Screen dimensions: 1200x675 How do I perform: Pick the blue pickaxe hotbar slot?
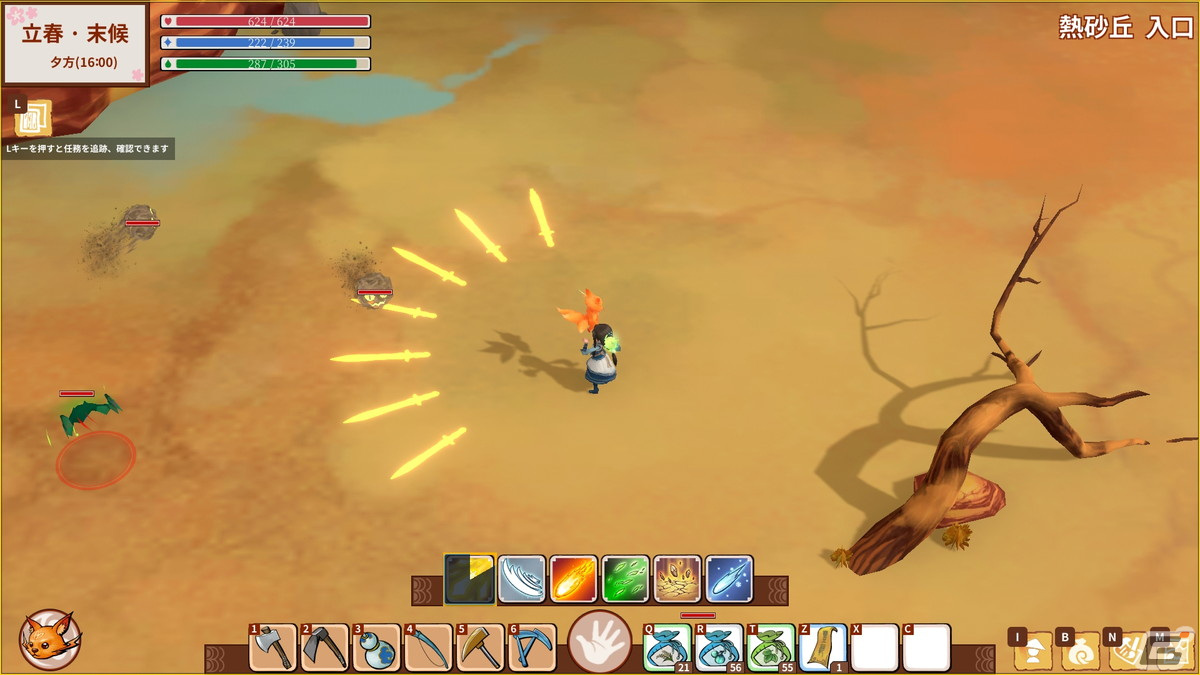533,648
